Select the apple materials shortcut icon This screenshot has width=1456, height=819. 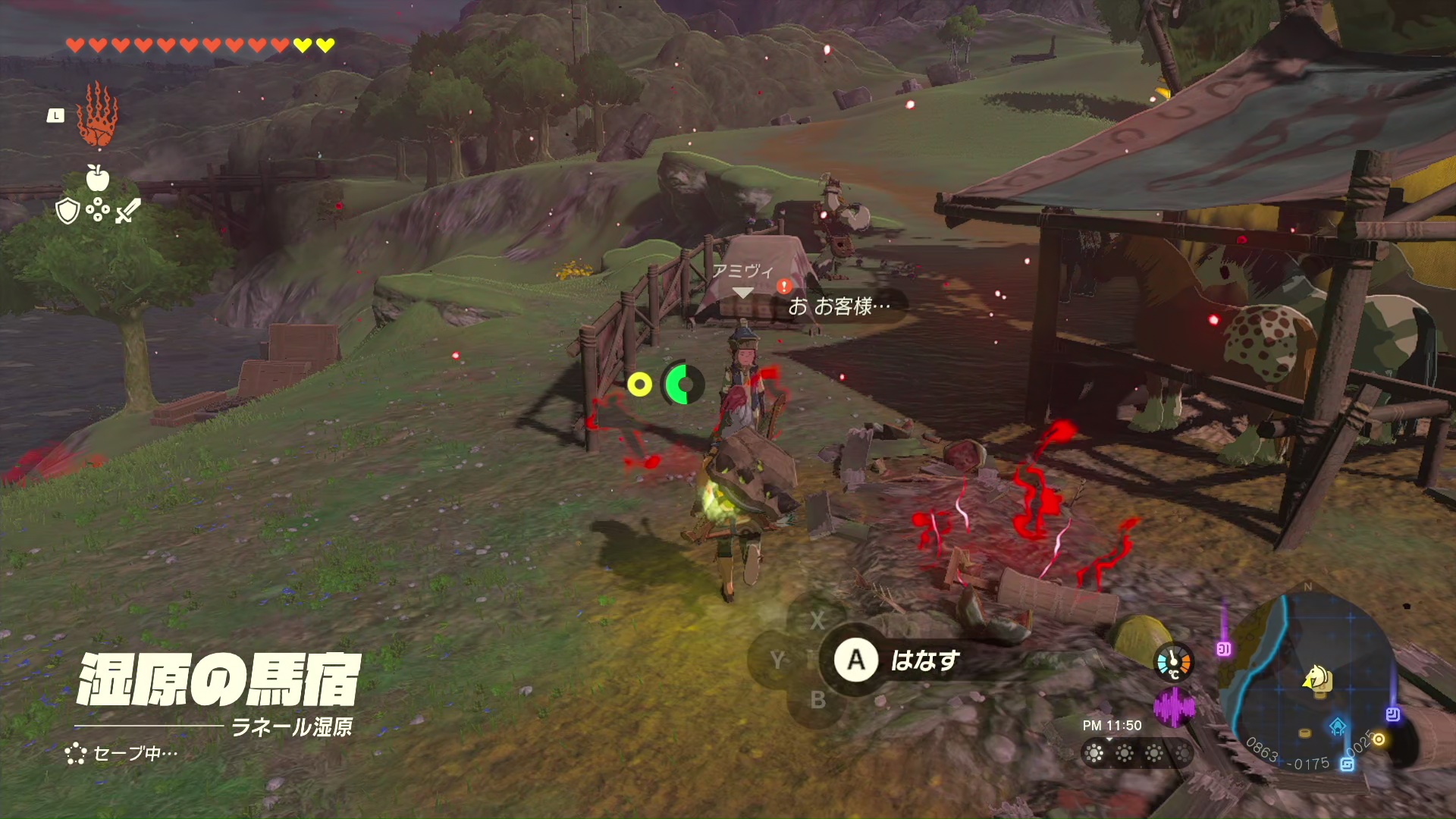point(98,178)
